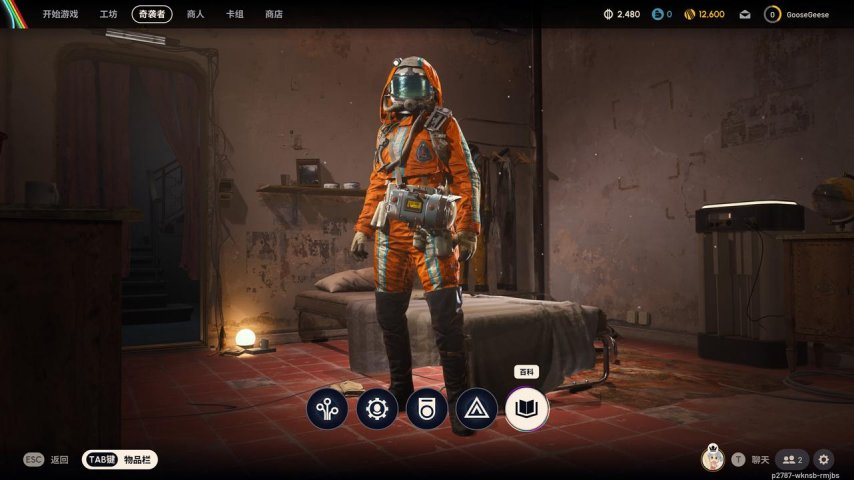This screenshot has height=480, width=854.
Task: Click the character avatar portrait near chat
Action: (x=714, y=458)
